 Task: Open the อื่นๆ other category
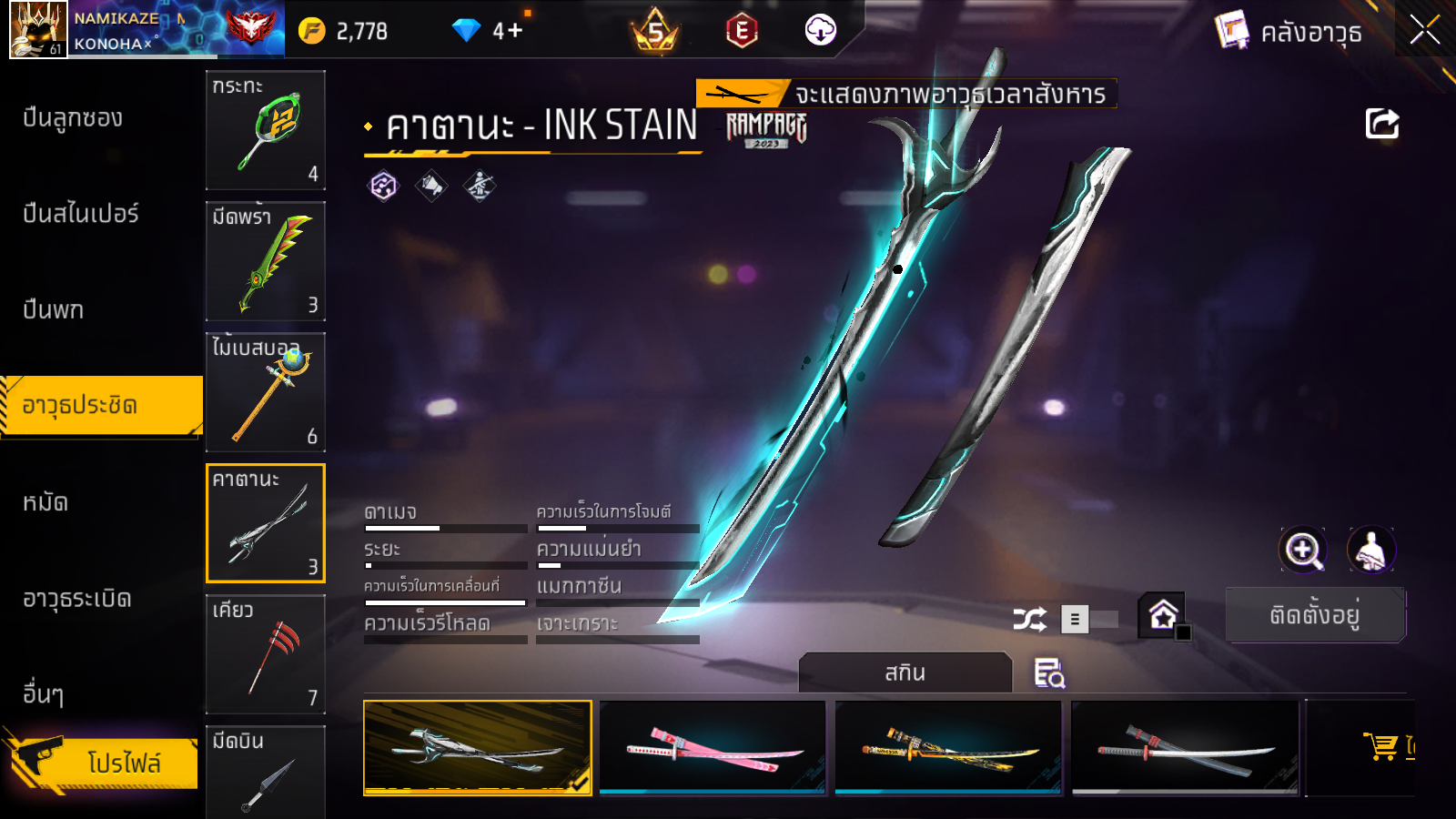(x=44, y=693)
